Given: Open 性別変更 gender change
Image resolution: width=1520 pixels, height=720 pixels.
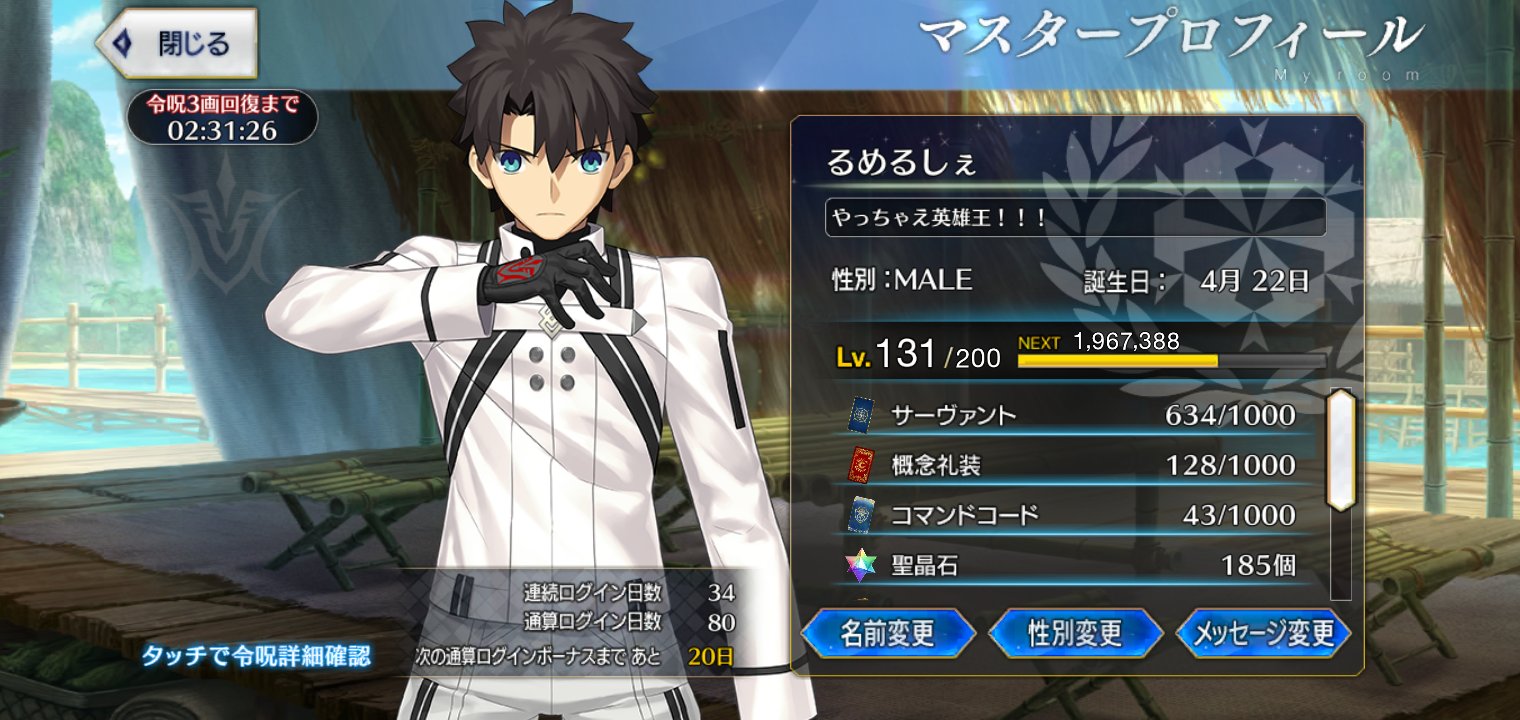Looking at the screenshot, I should pyautogui.click(x=1075, y=633).
